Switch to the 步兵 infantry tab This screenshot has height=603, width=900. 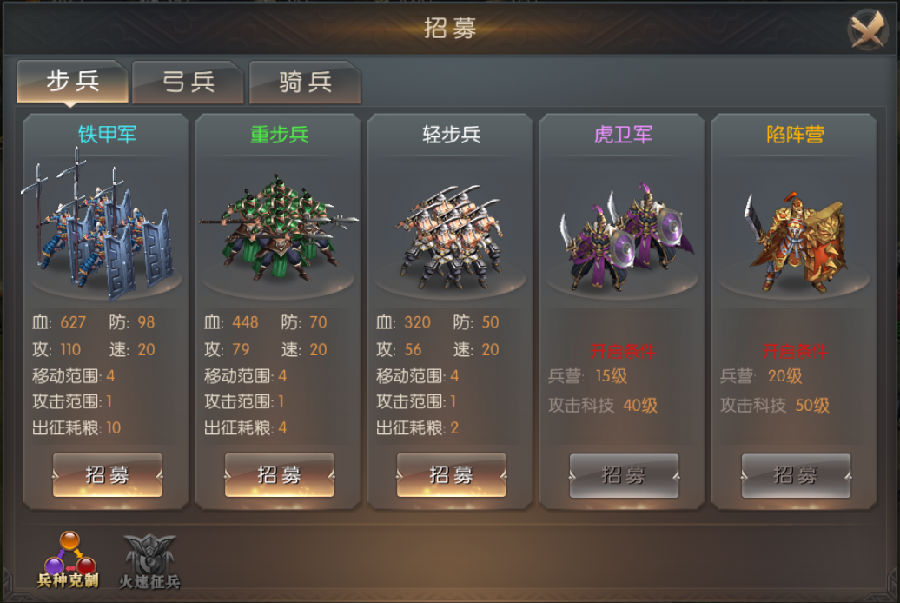(x=73, y=81)
